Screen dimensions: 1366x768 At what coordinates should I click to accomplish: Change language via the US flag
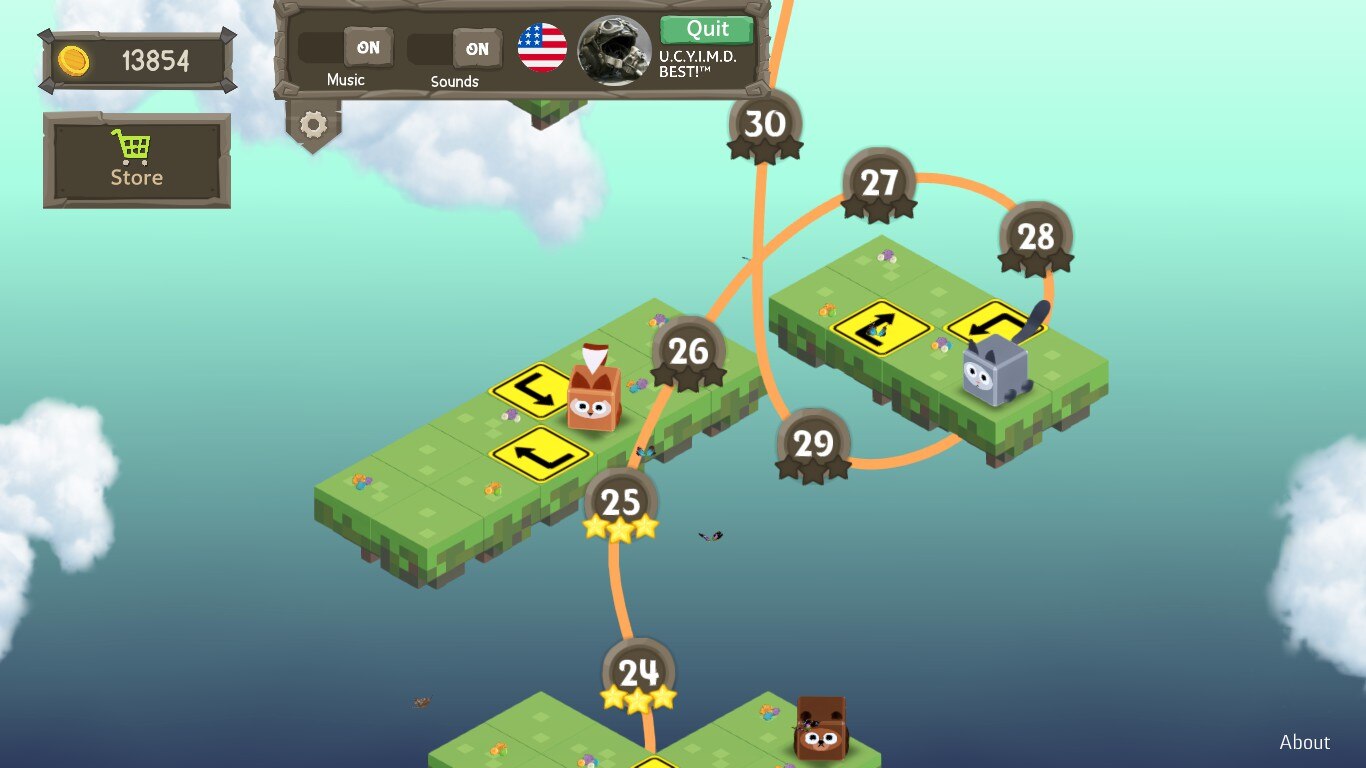[542, 48]
